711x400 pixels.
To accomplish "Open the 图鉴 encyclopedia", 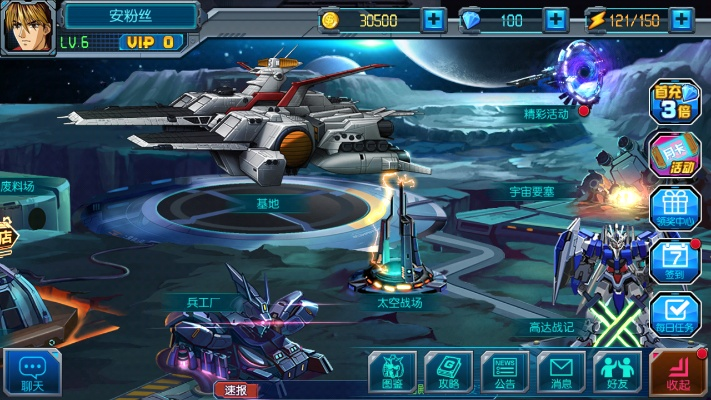I will point(392,371).
